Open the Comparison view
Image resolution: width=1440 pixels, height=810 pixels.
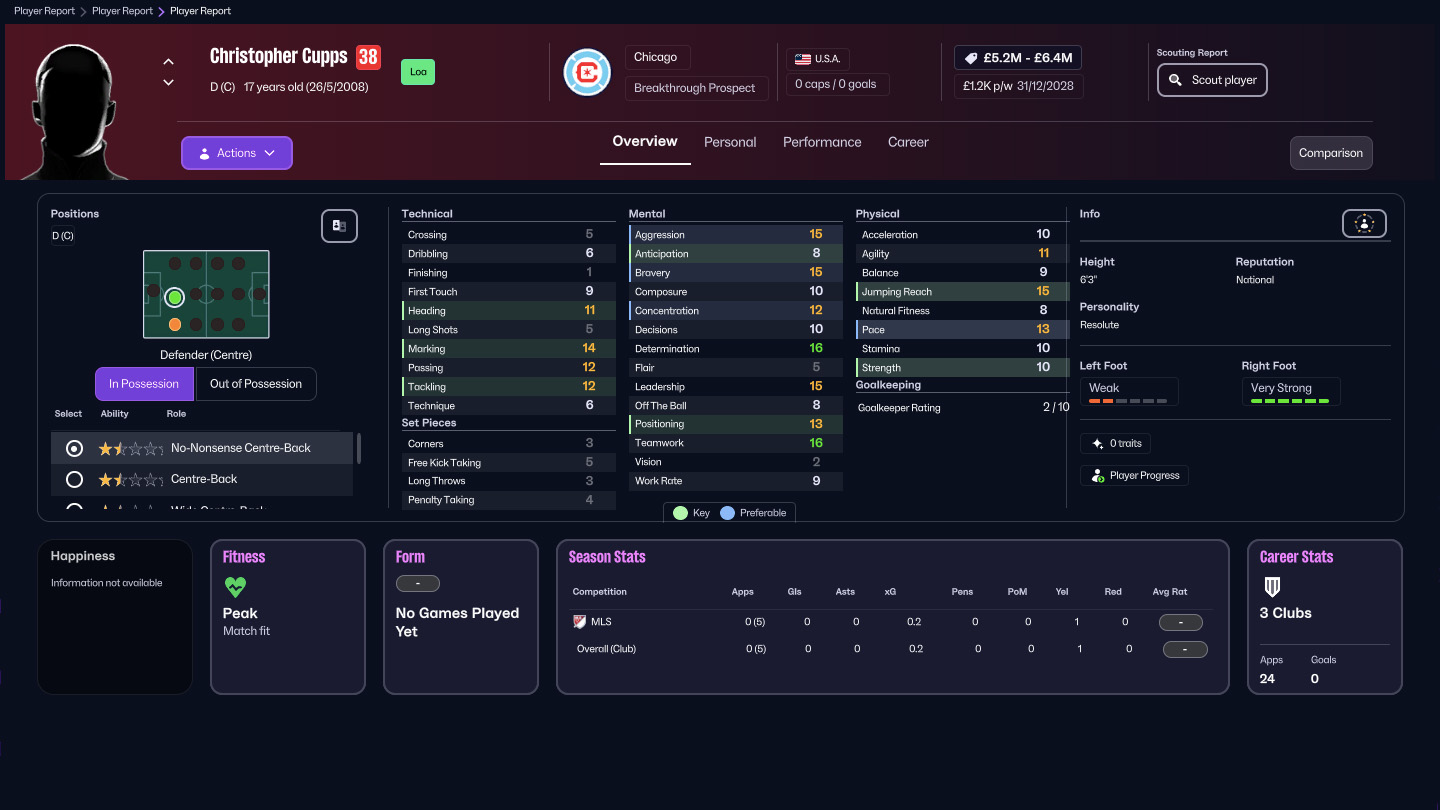1330,153
